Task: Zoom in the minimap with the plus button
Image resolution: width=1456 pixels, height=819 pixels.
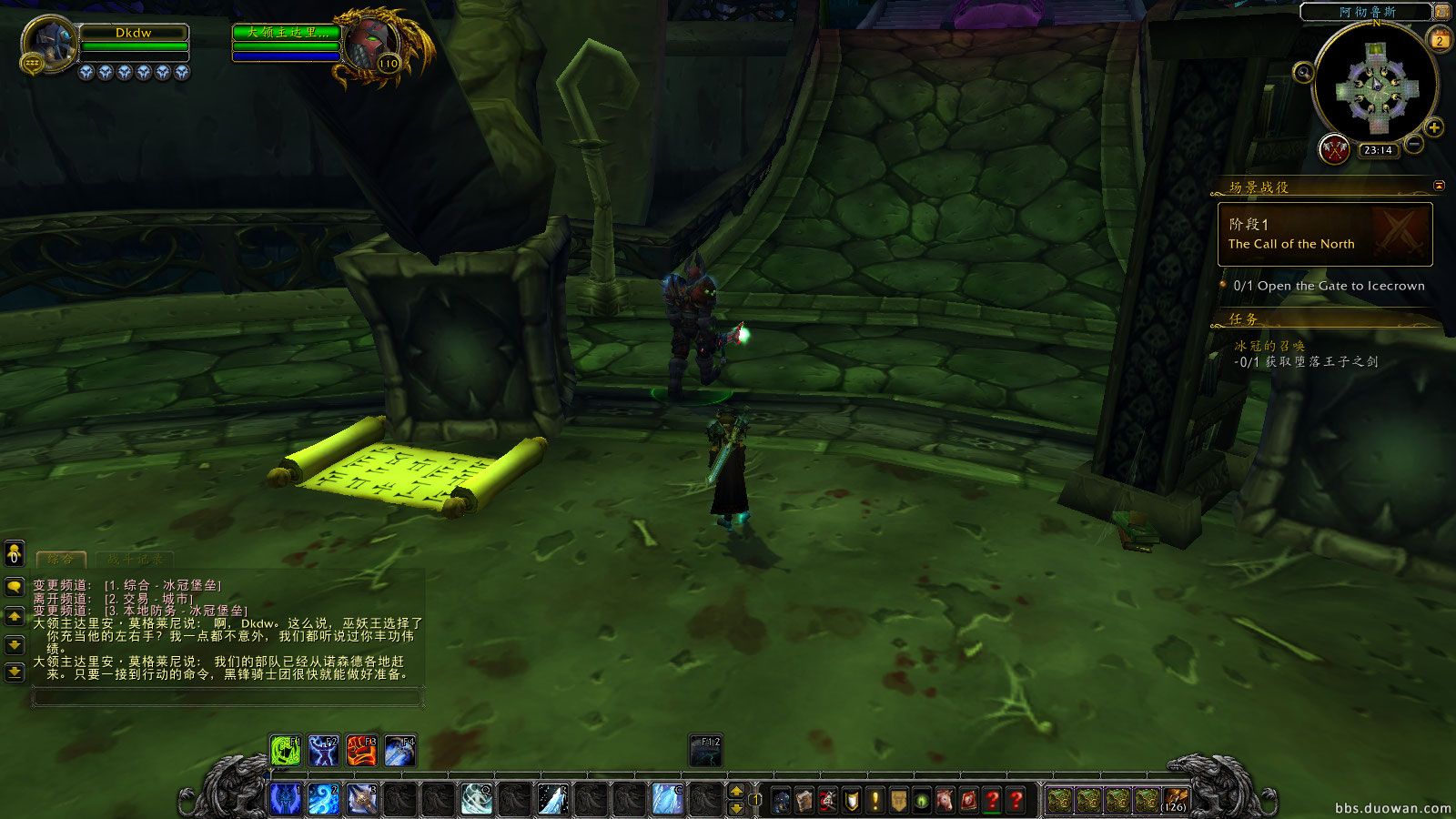Action: point(1434,127)
